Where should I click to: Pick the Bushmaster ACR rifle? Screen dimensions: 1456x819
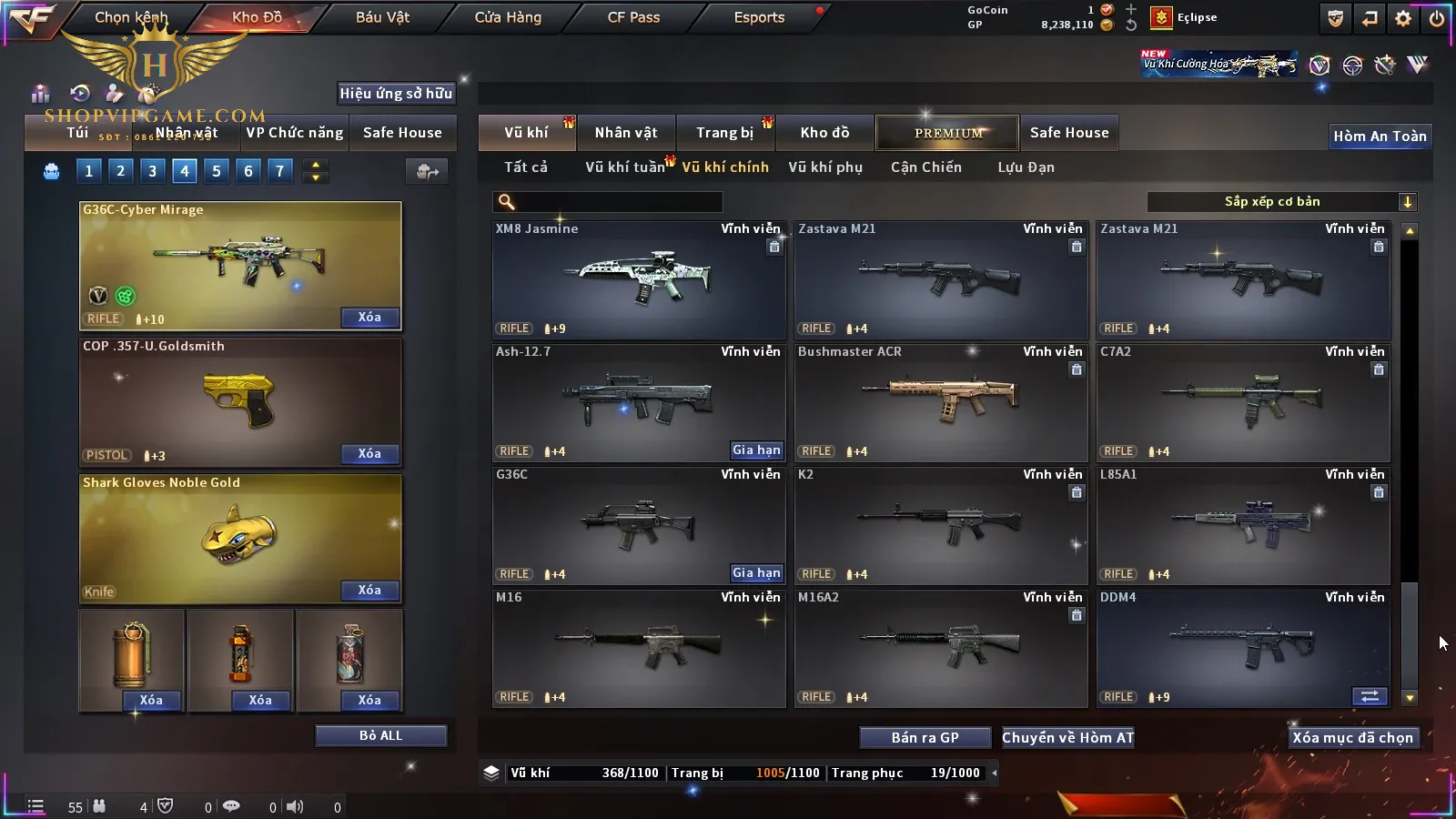click(x=940, y=402)
